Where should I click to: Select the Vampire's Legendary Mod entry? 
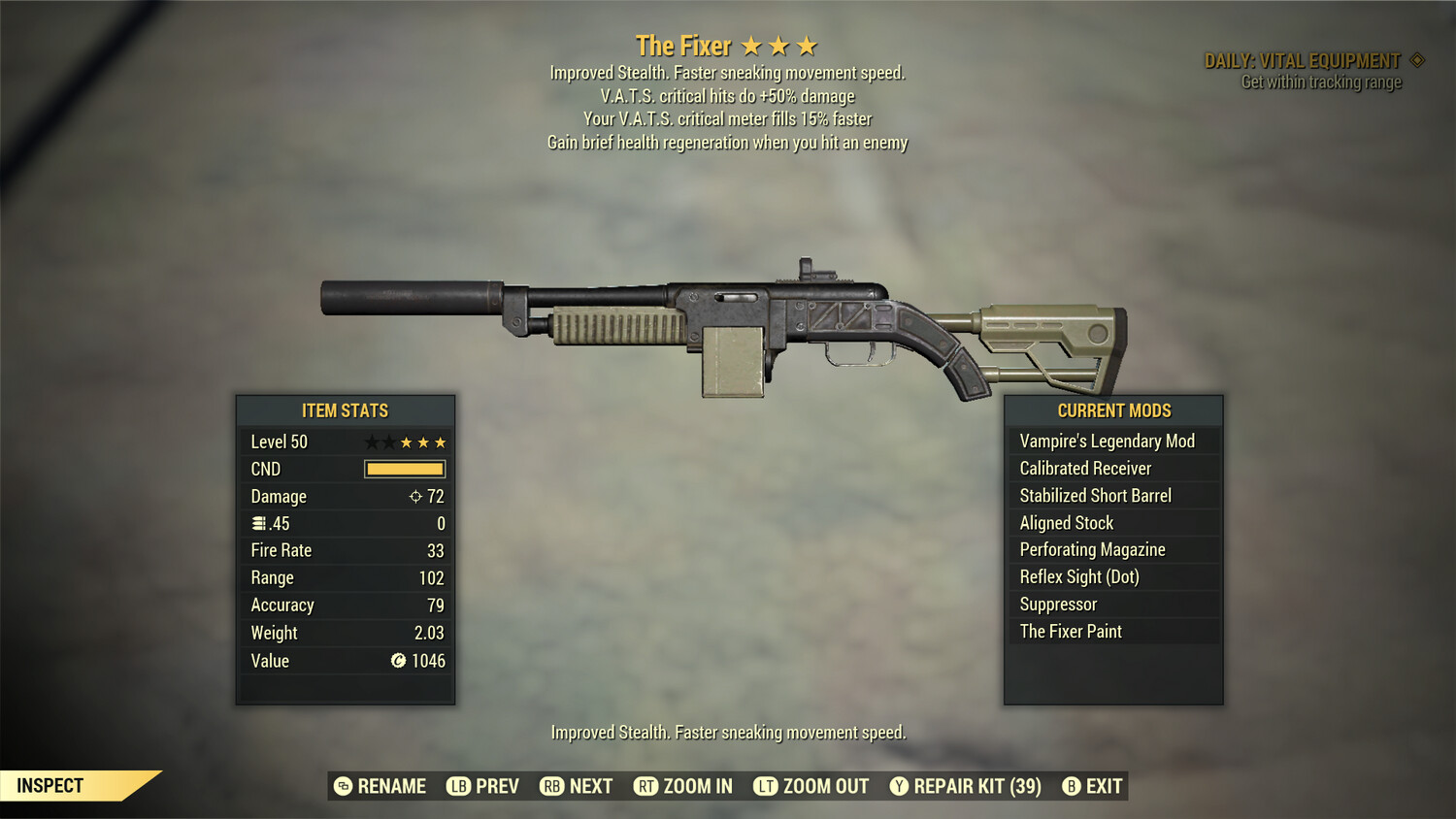pos(1108,440)
